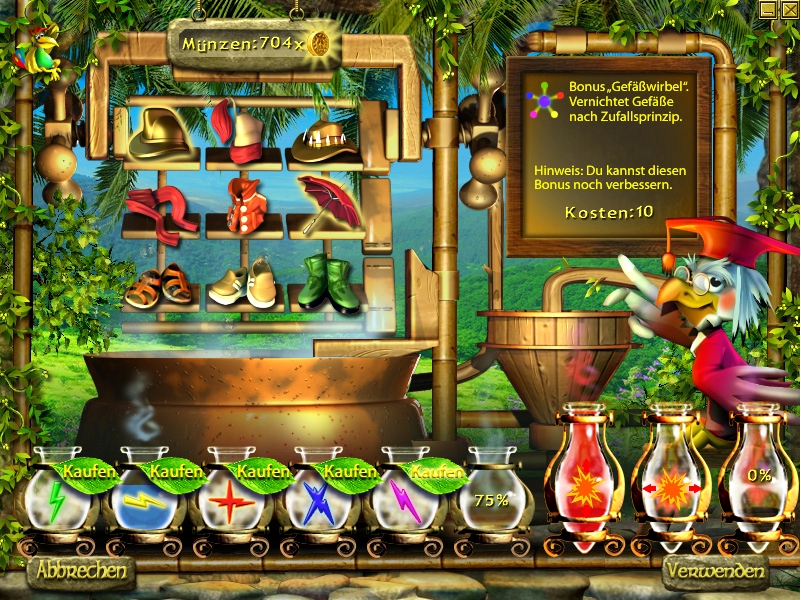The image size is (801, 600).
Task: Select the jar labeled 75%
Action: 491,497
